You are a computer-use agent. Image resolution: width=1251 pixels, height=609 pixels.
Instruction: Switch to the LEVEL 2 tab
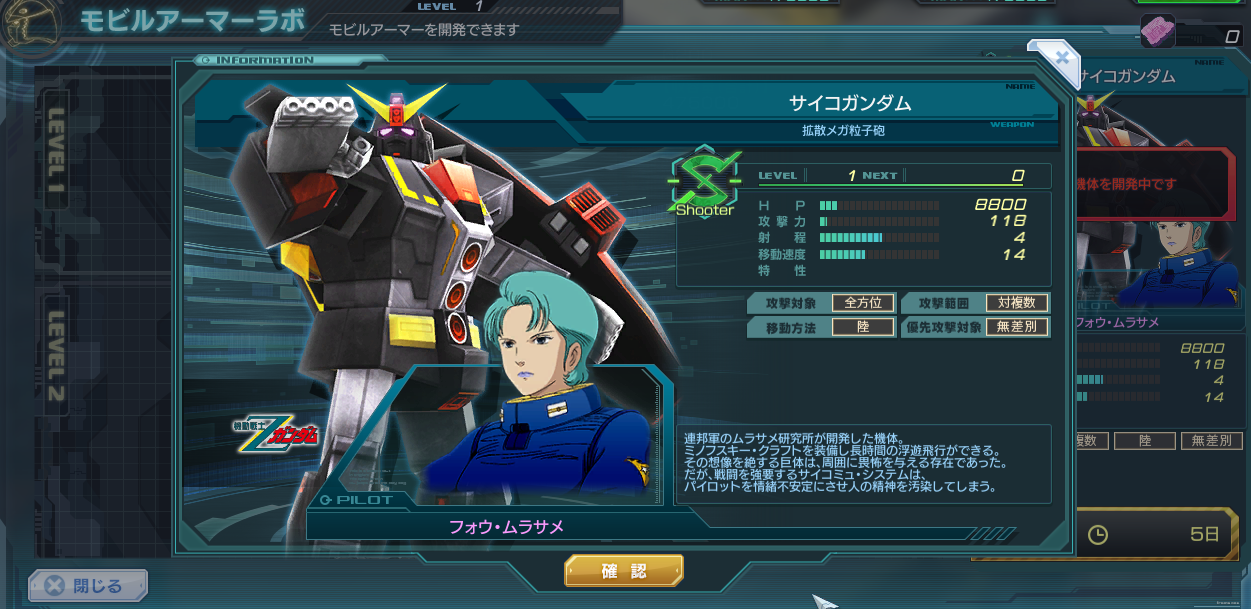pyautogui.click(x=57, y=357)
